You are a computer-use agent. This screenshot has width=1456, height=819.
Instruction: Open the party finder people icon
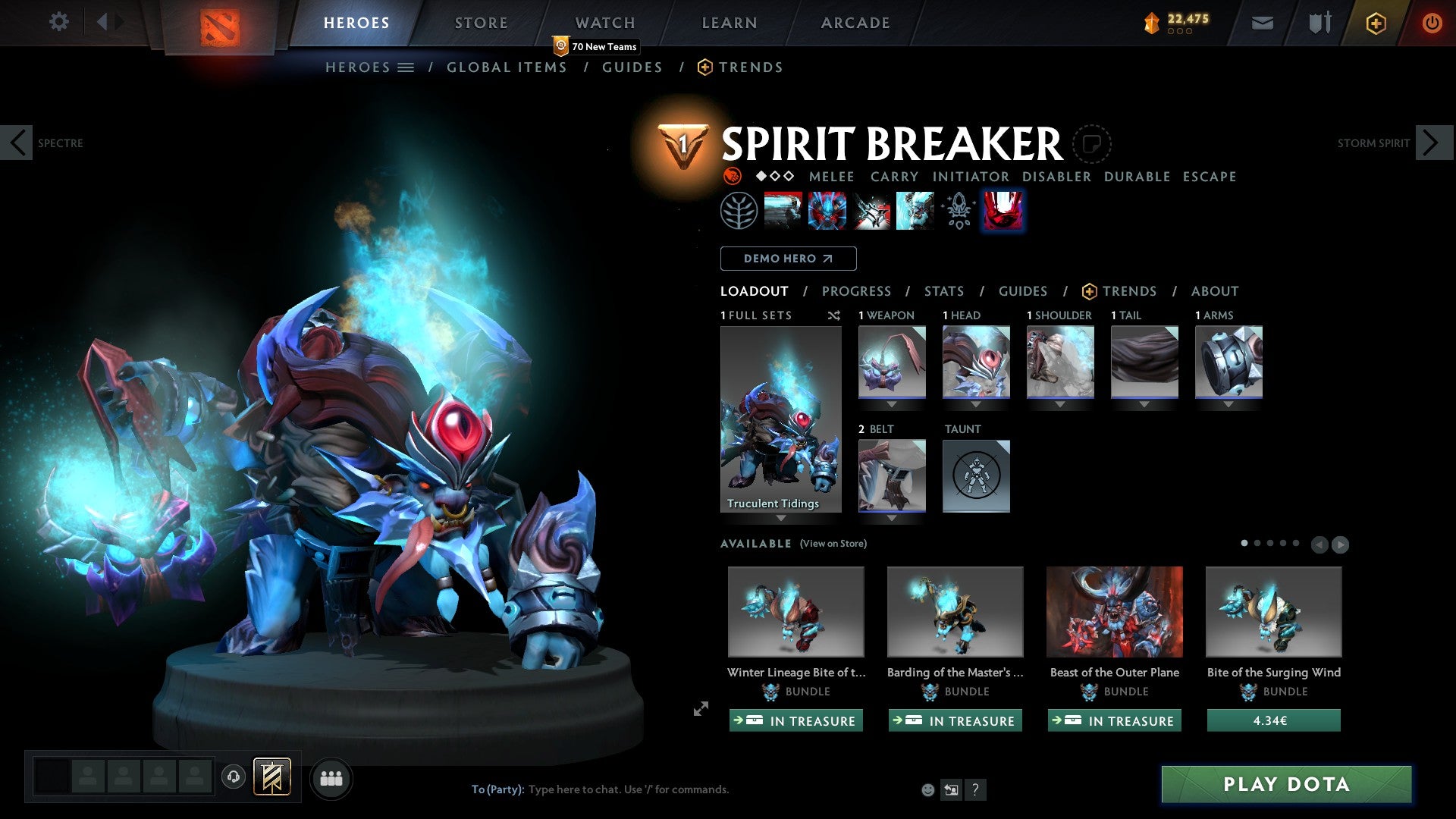click(331, 777)
